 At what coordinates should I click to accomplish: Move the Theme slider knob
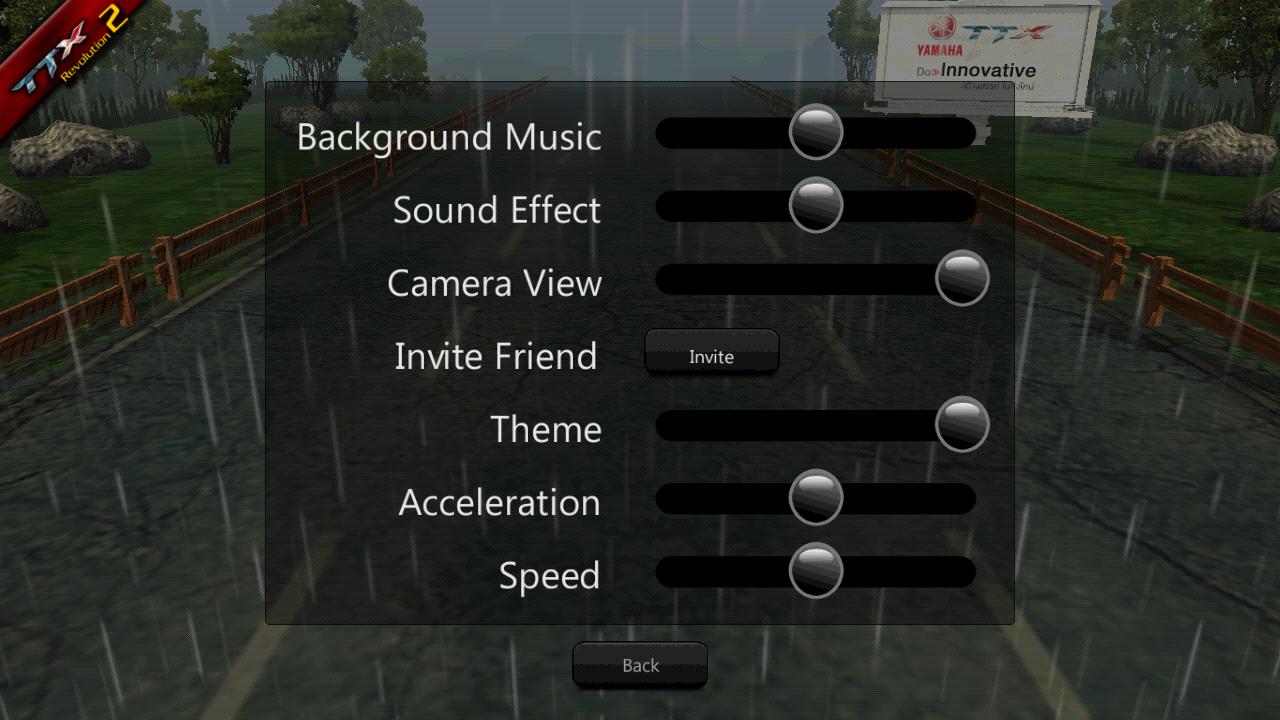click(962, 425)
